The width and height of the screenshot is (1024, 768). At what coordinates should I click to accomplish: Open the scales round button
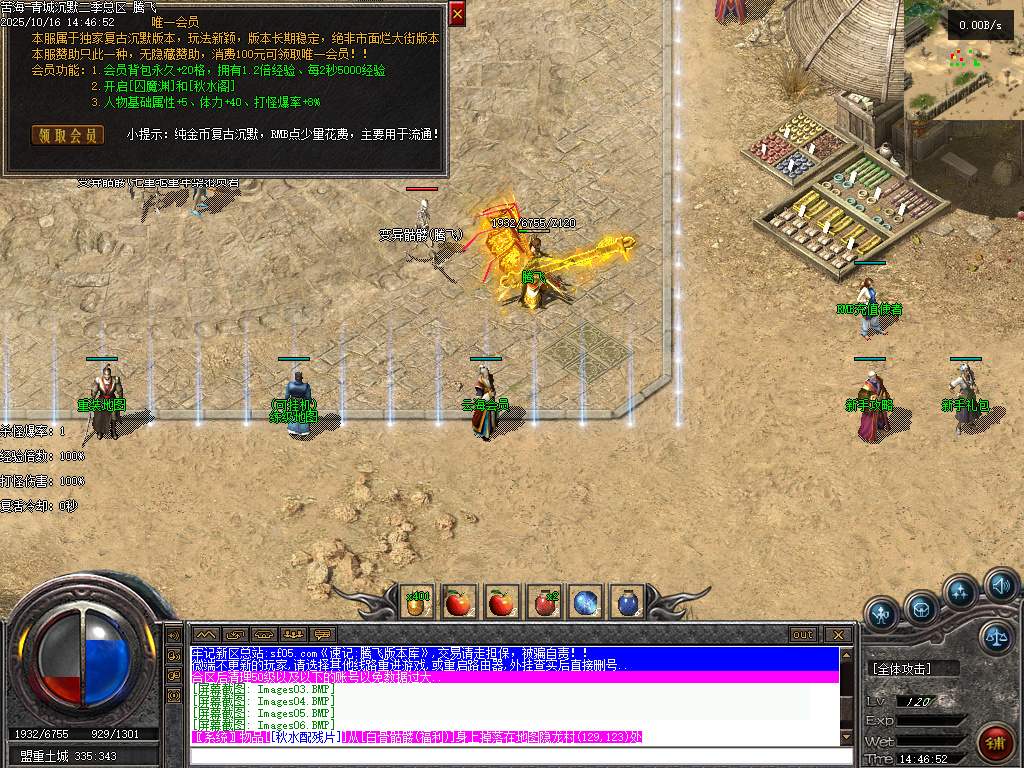click(996, 635)
